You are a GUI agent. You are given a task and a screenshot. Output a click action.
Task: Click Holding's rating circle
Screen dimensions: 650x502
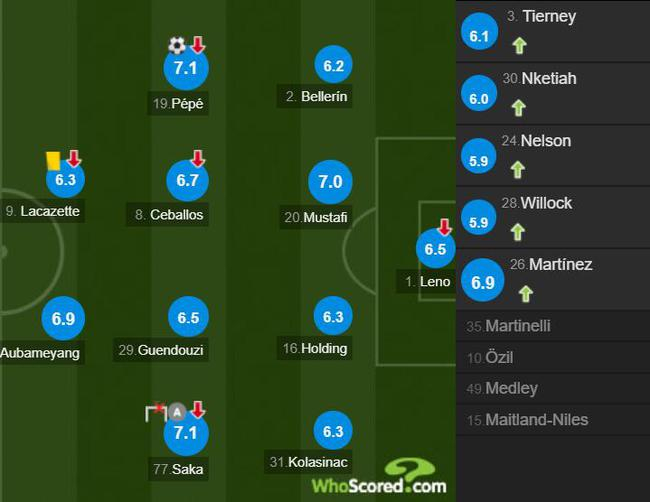[x=333, y=317]
